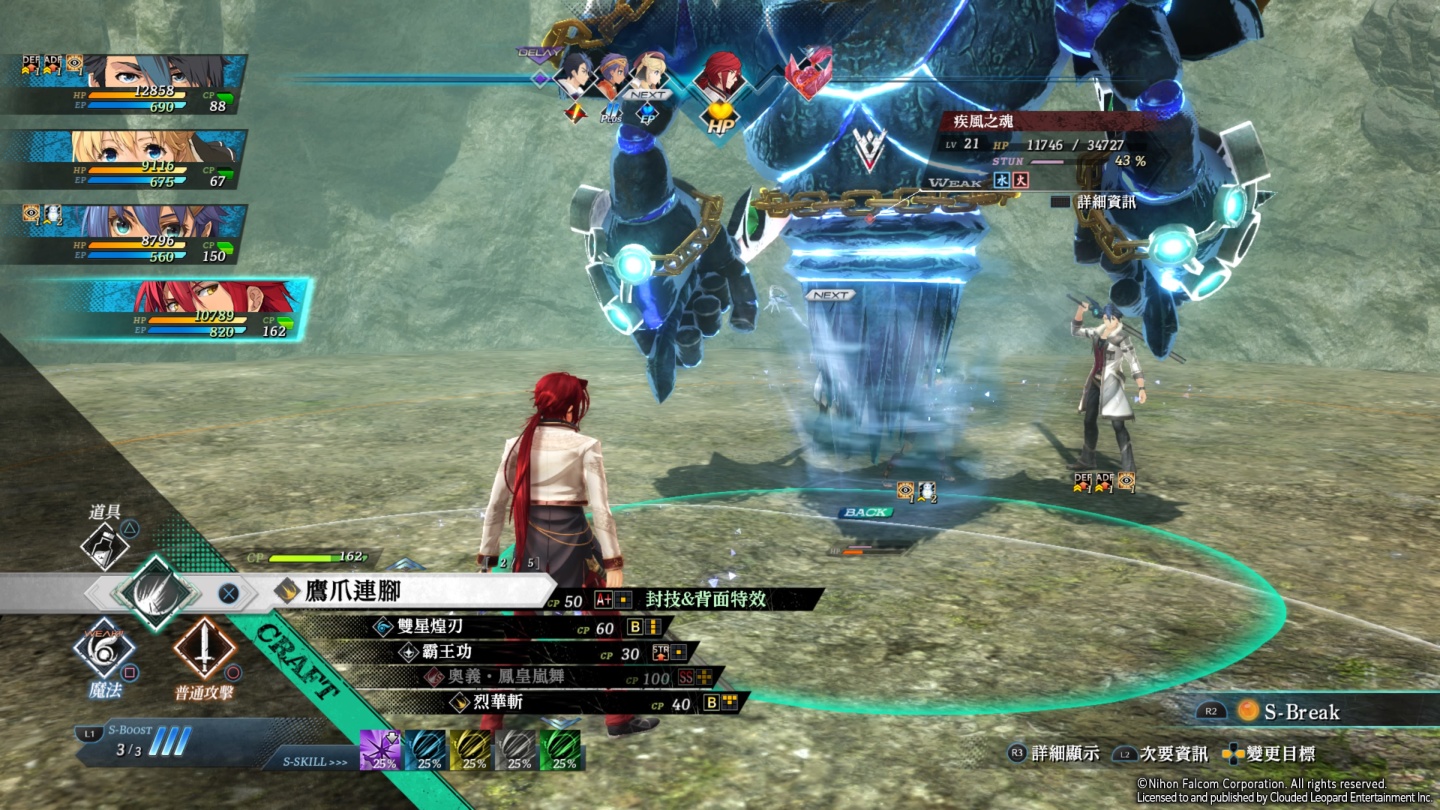The width and height of the screenshot is (1440, 810).
Task: Activate the blue S-Skill icon
Action: pyautogui.click(x=426, y=750)
